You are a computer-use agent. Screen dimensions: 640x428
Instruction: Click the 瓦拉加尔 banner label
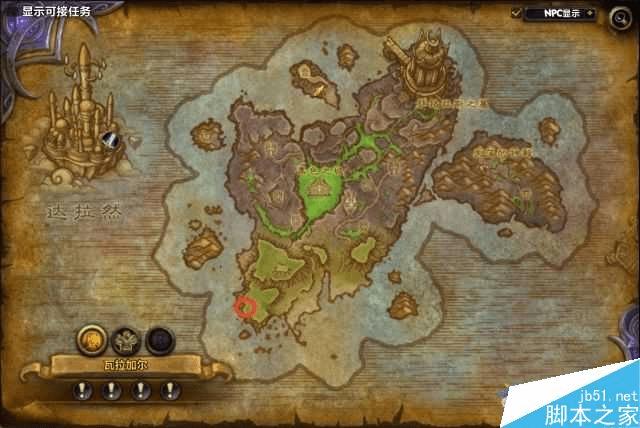pos(127,366)
